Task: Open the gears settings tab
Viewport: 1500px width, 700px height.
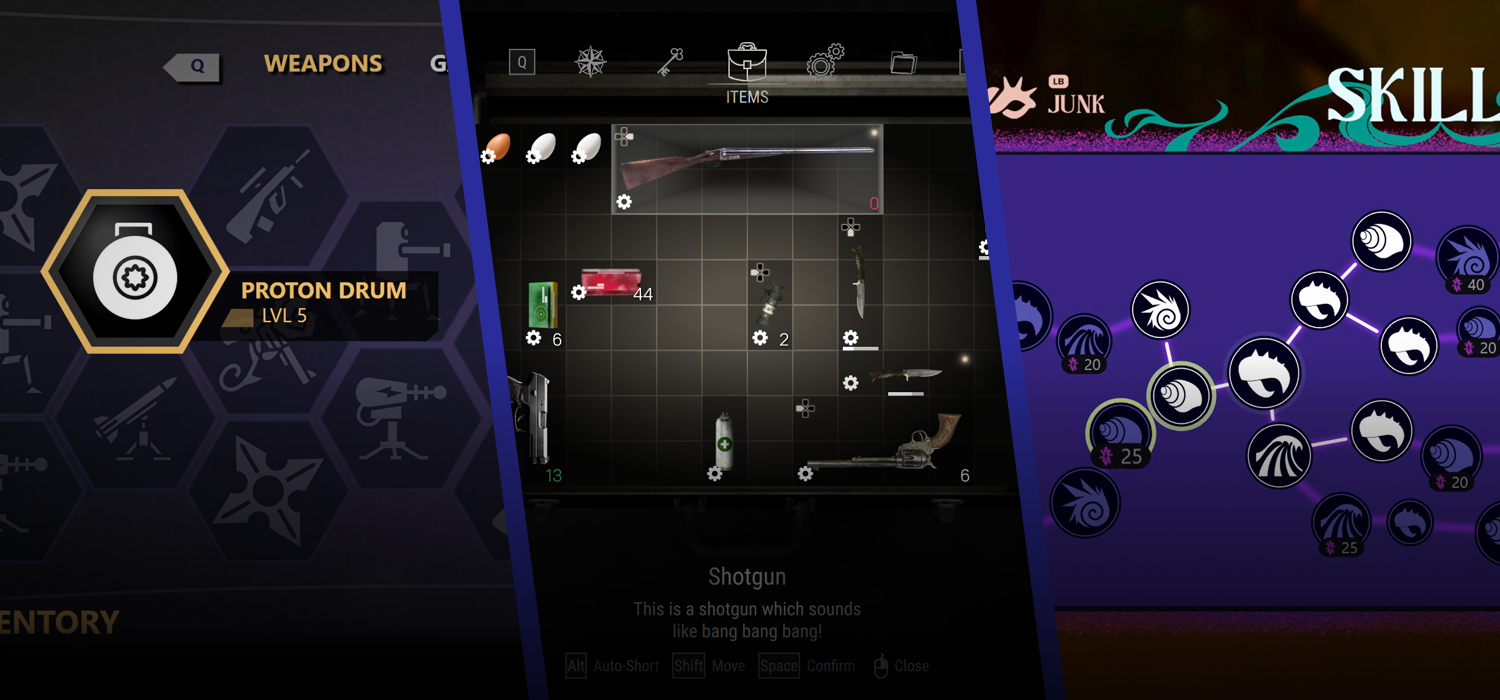Action: pyautogui.click(x=825, y=61)
